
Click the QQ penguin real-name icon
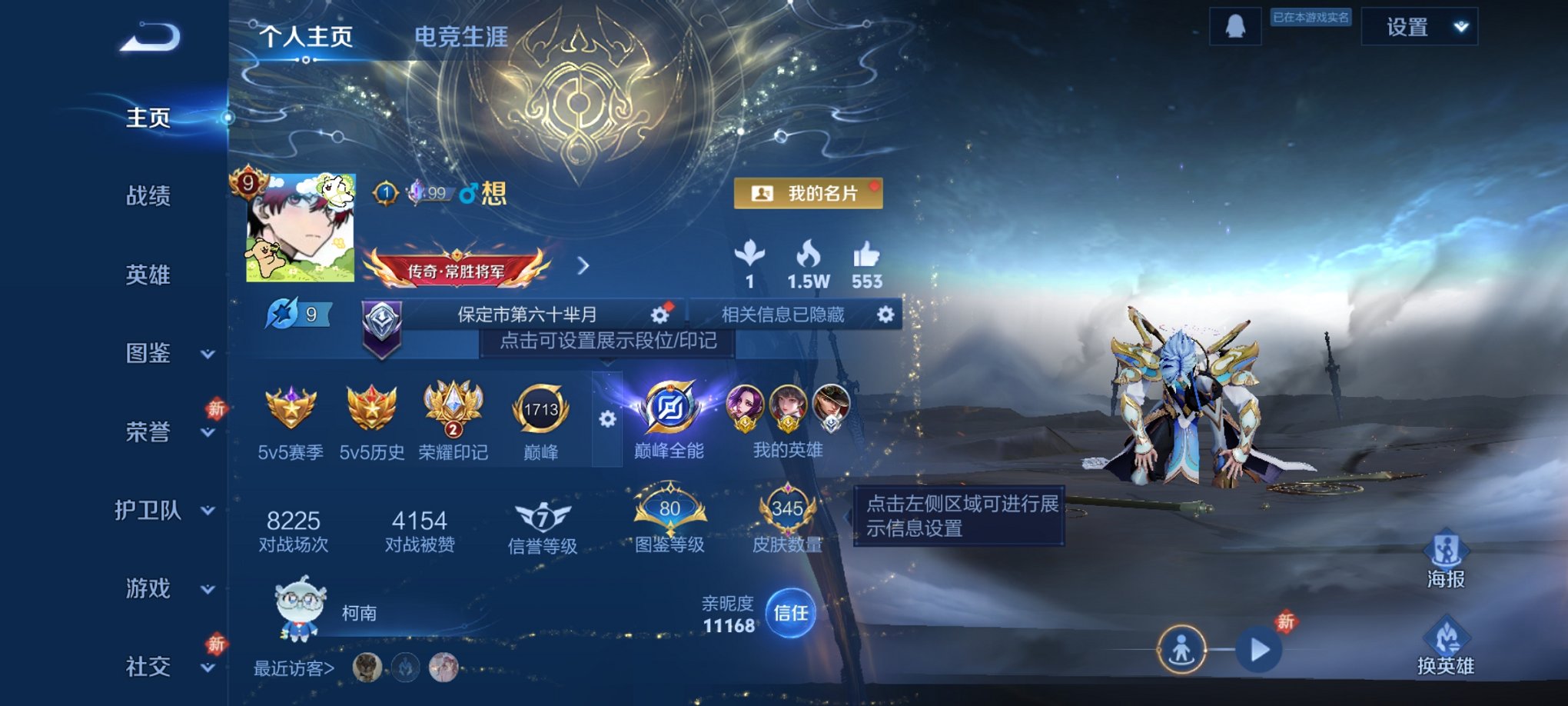pyautogui.click(x=1237, y=25)
